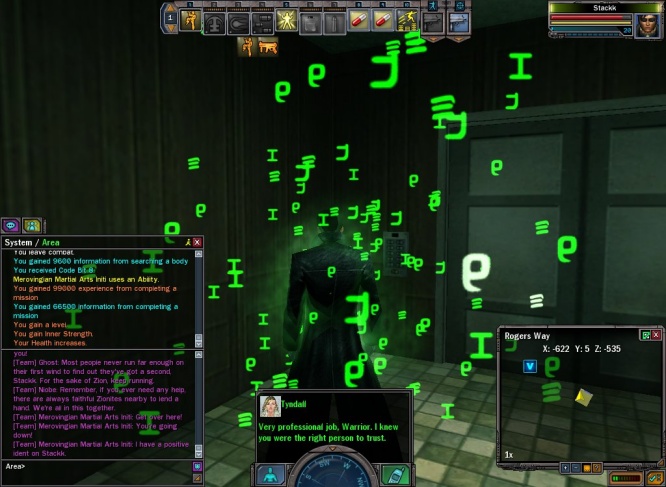The image size is (666, 487).
Task: Select the yellow player marker on the map
Action: (x=582, y=397)
